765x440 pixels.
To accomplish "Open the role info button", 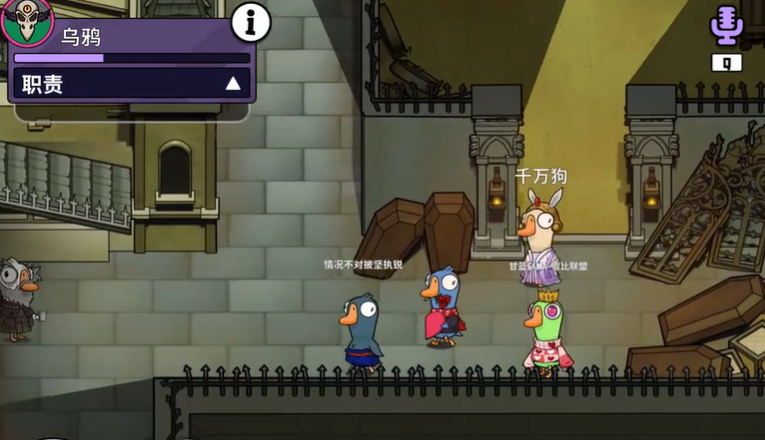I will (251, 21).
